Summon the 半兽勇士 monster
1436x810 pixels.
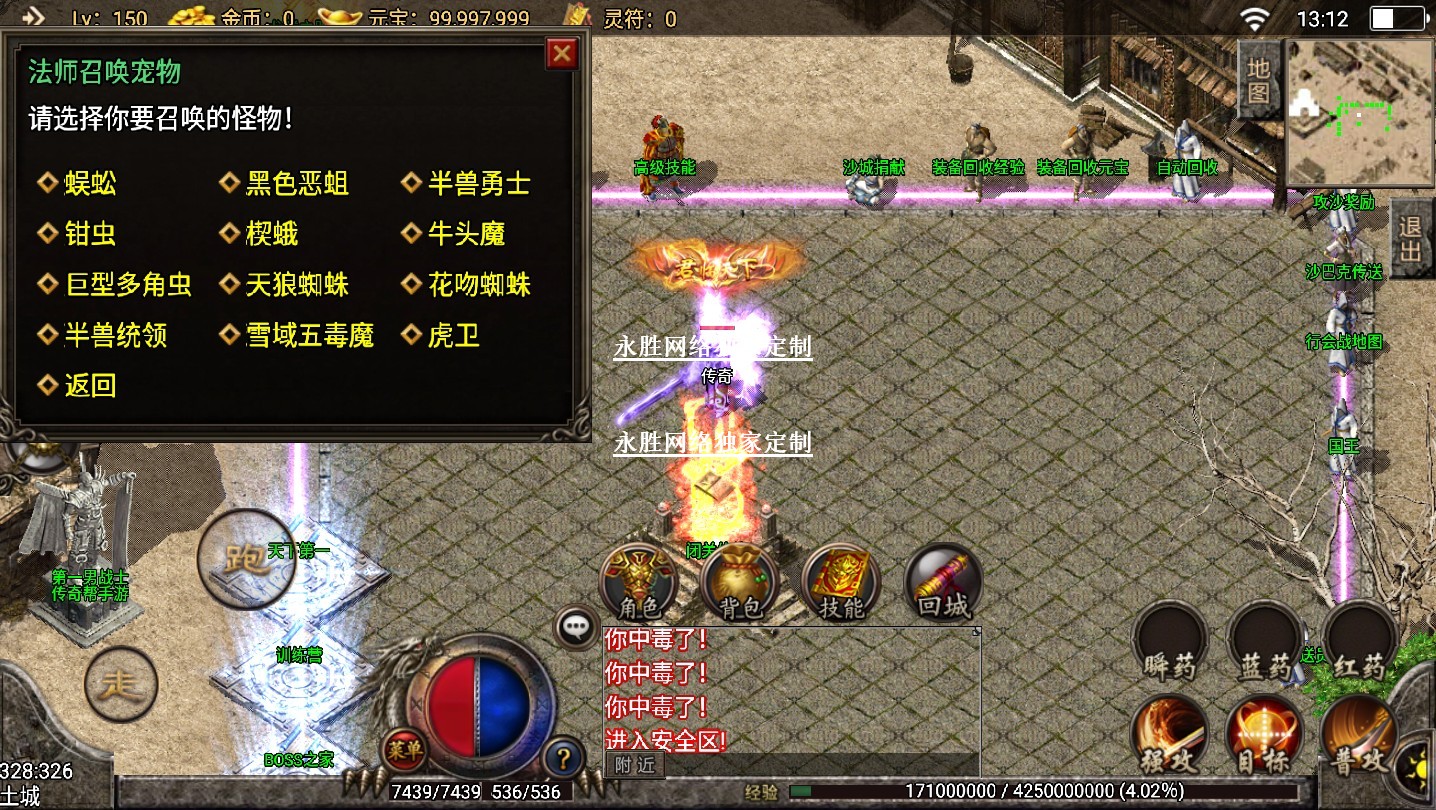click(x=479, y=184)
